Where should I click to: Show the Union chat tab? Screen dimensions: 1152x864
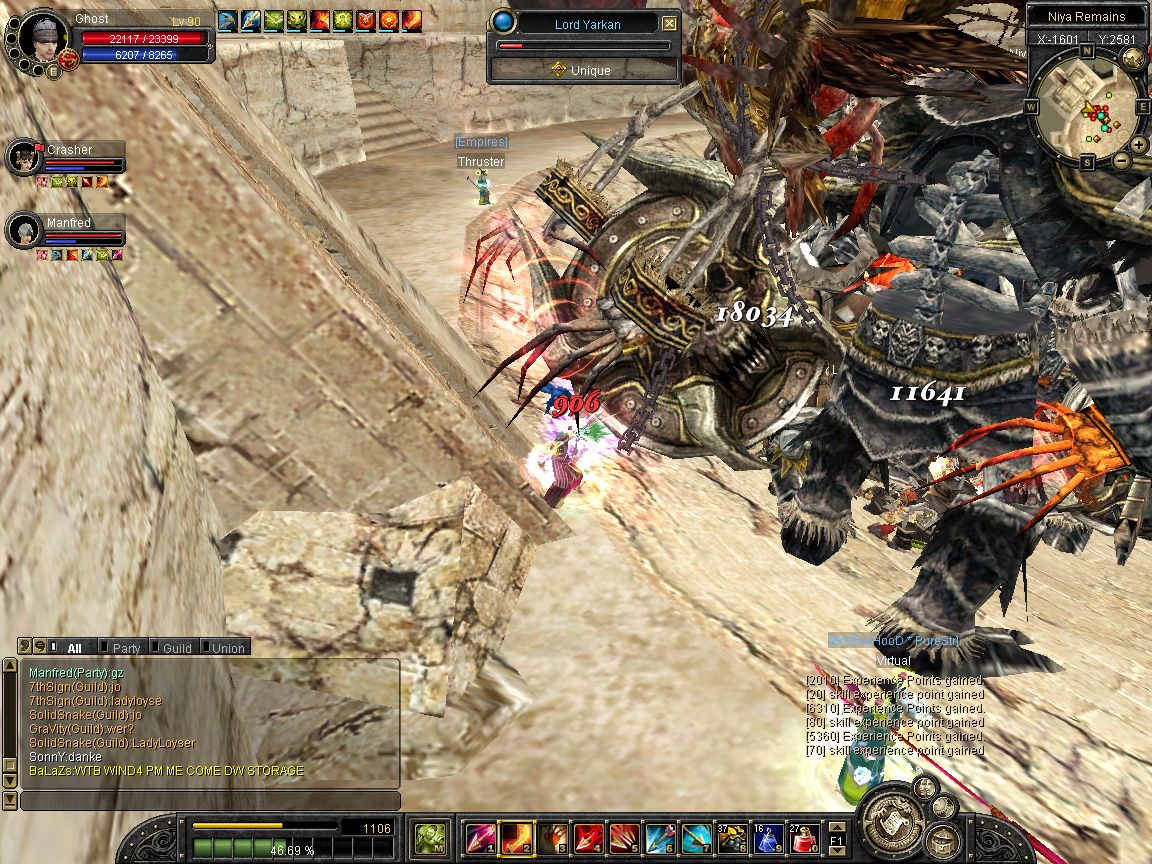tap(227, 648)
